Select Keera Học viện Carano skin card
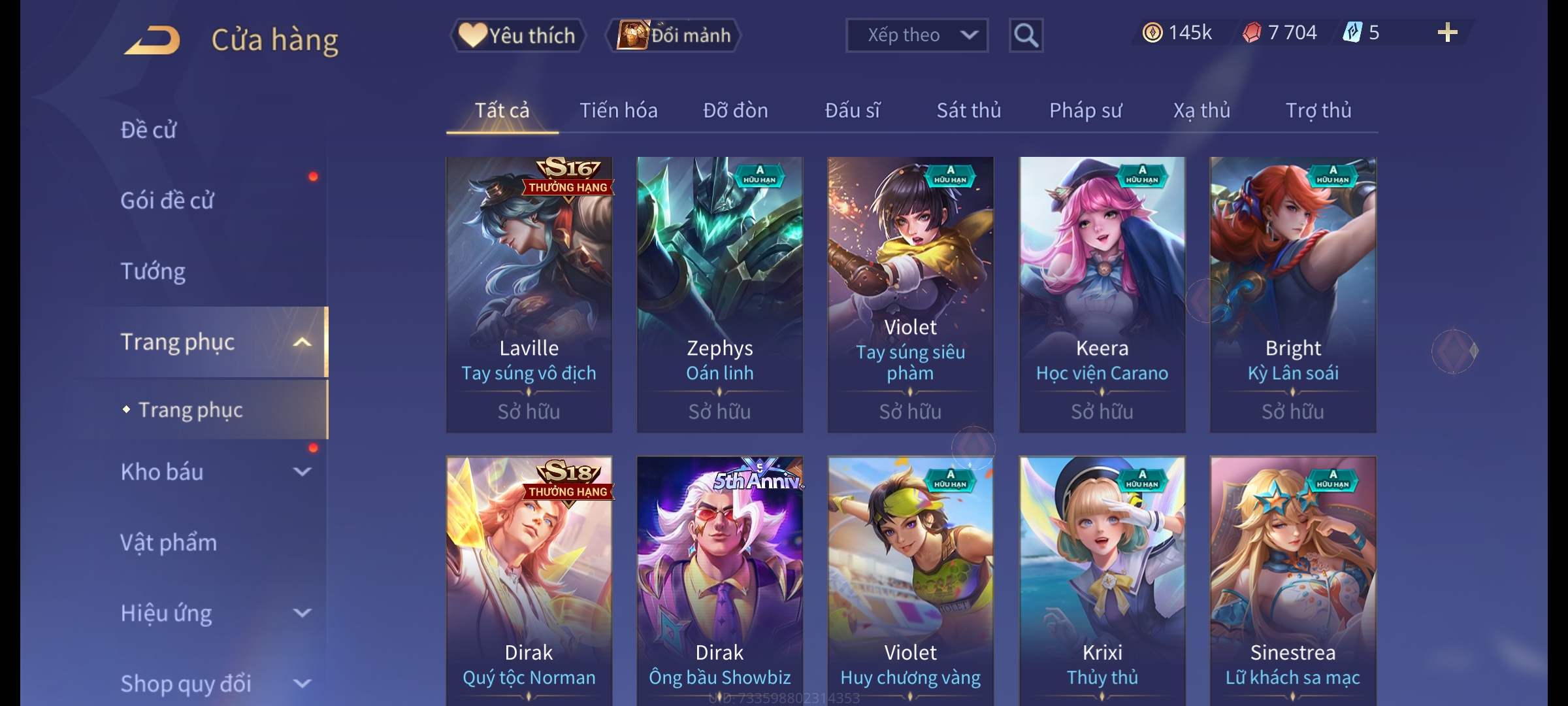 point(1102,294)
